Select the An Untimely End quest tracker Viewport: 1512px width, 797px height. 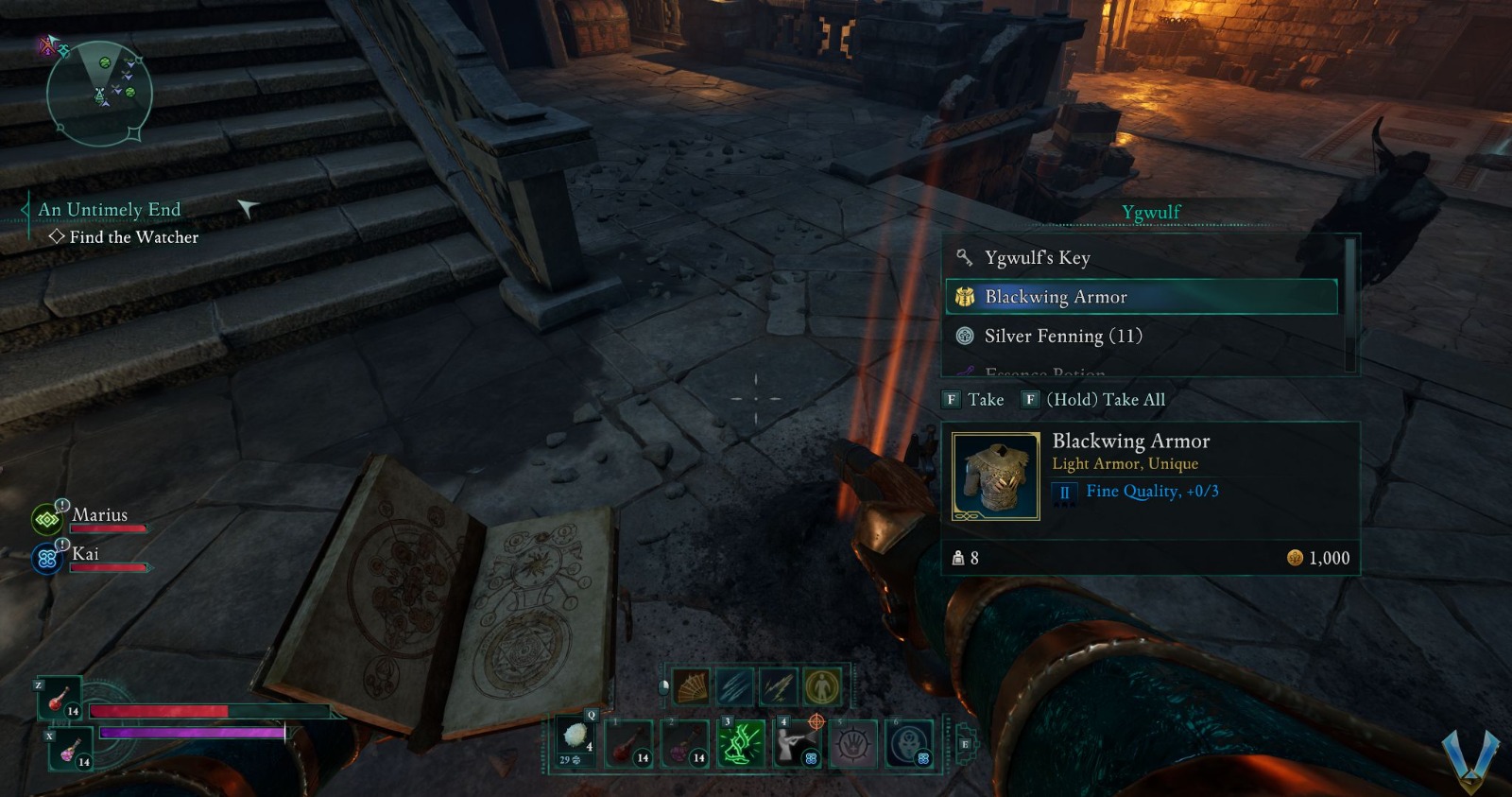pyautogui.click(x=110, y=210)
